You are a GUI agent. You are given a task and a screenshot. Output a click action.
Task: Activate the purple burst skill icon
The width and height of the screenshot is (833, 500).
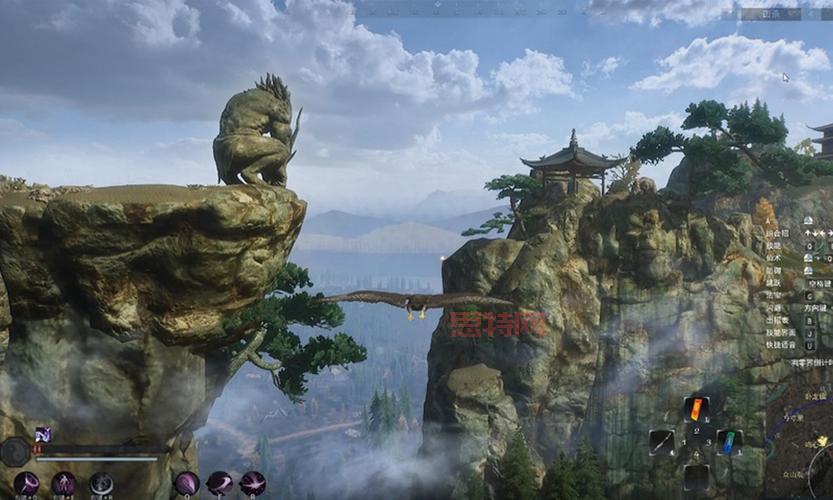coord(252,484)
